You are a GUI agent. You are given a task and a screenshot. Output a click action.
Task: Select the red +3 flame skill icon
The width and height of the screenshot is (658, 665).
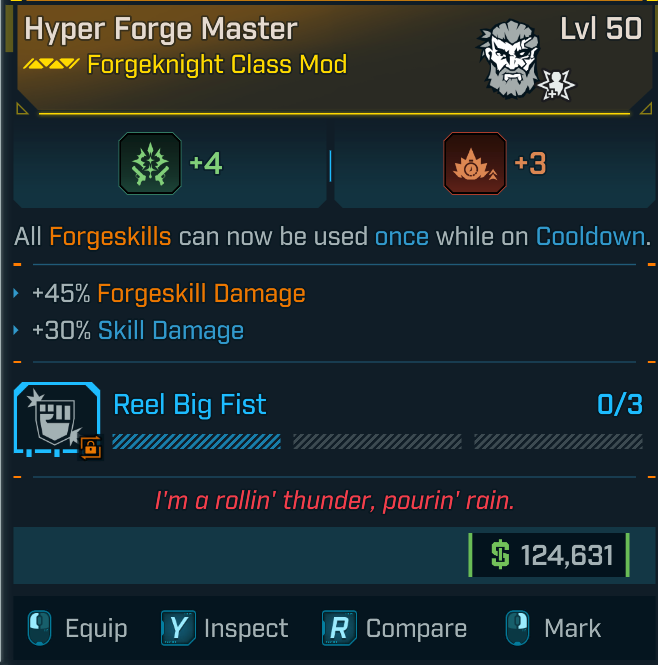pyautogui.click(x=474, y=163)
